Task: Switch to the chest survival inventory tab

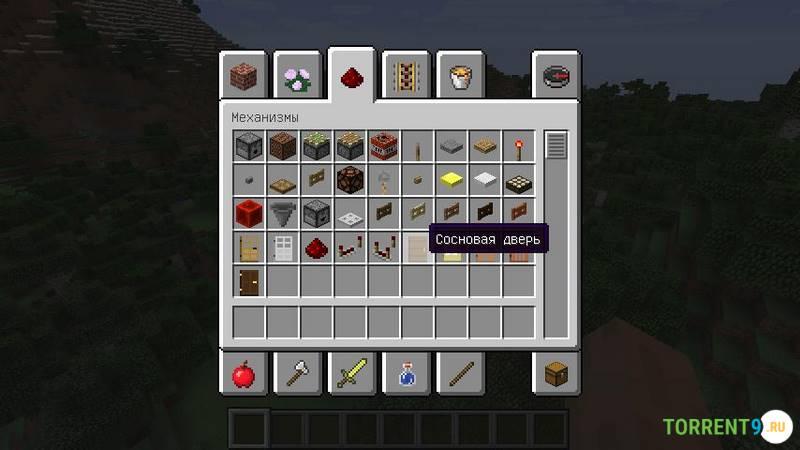Action: click(556, 375)
